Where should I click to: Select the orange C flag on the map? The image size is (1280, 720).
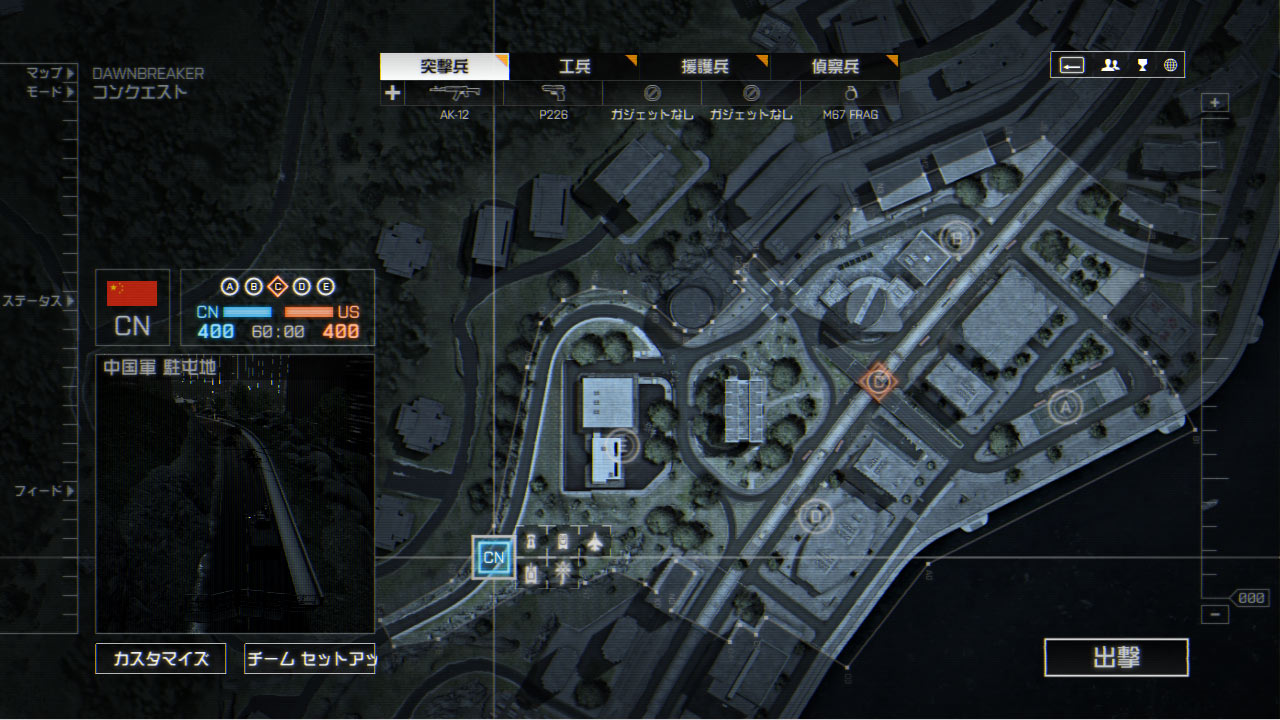(878, 381)
